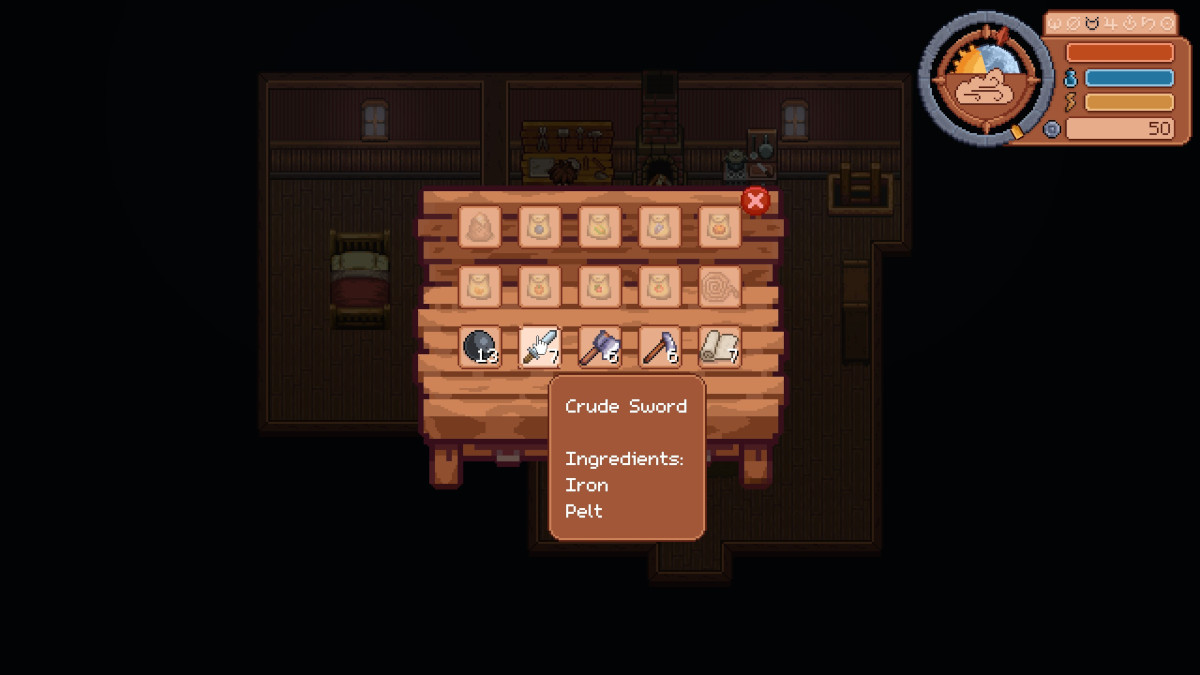Choose the coiled rope recipe
This screenshot has width=1200, height=675.
719,287
